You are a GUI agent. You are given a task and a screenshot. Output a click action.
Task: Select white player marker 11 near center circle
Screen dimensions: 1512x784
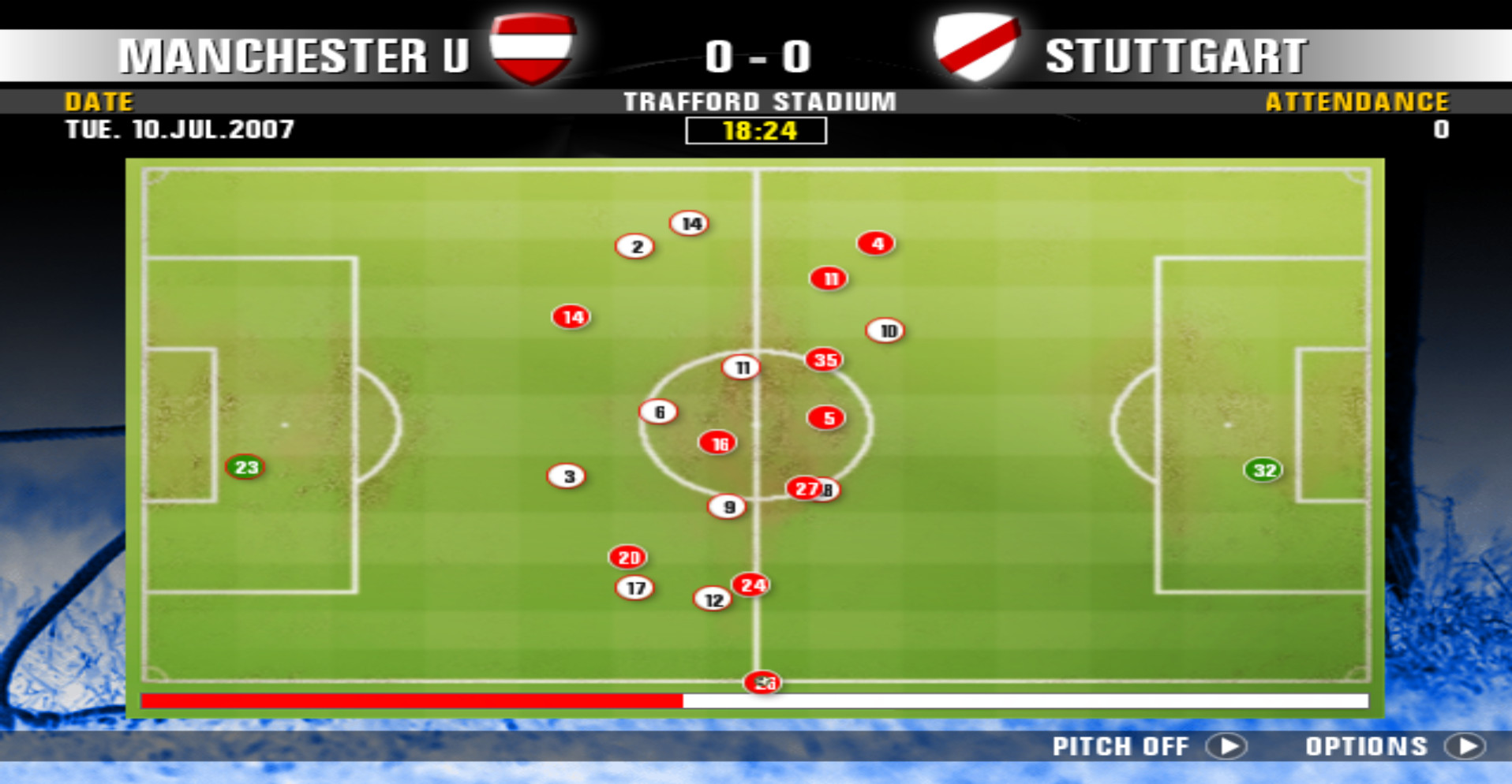click(740, 367)
